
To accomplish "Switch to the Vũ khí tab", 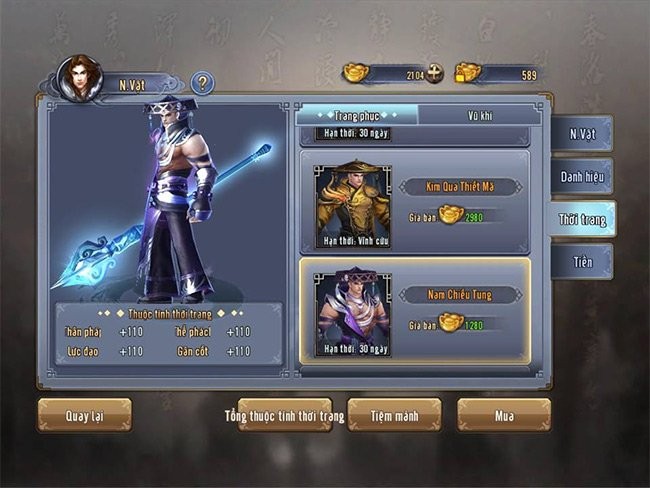I will (481, 115).
